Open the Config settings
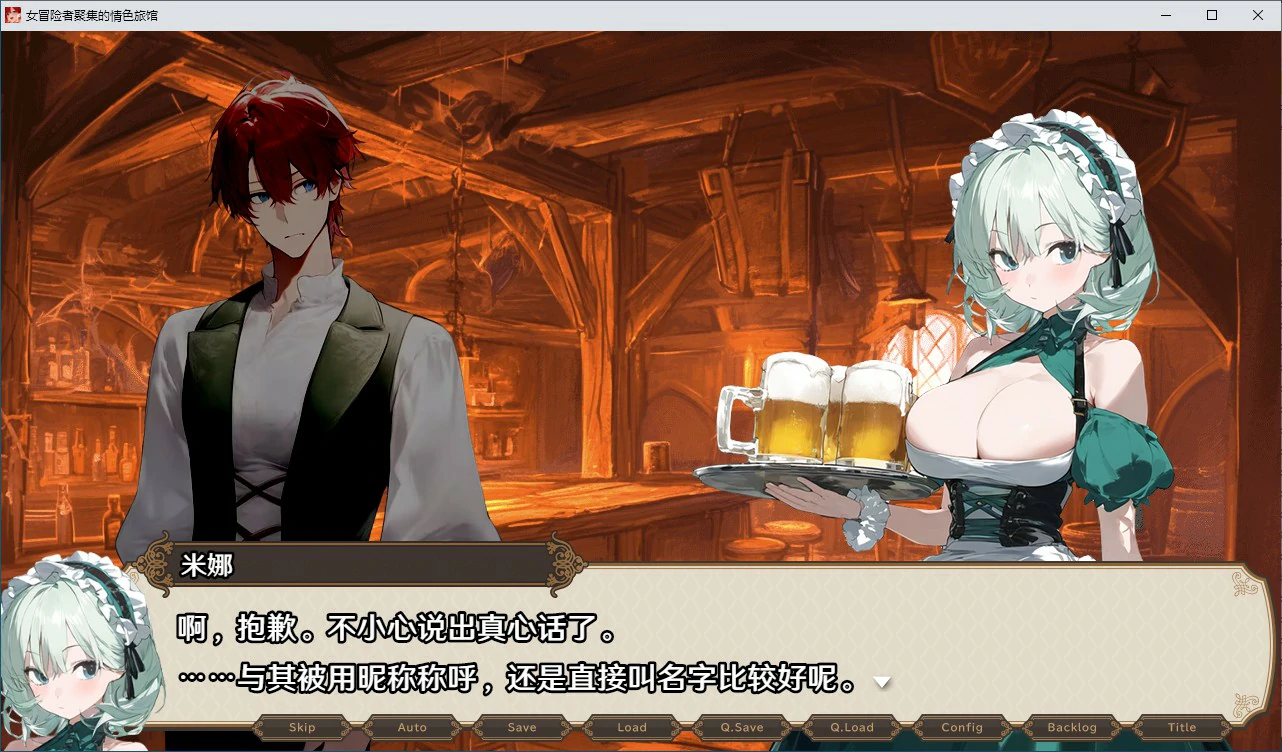Screen dimensions: 1282x752 961,727
